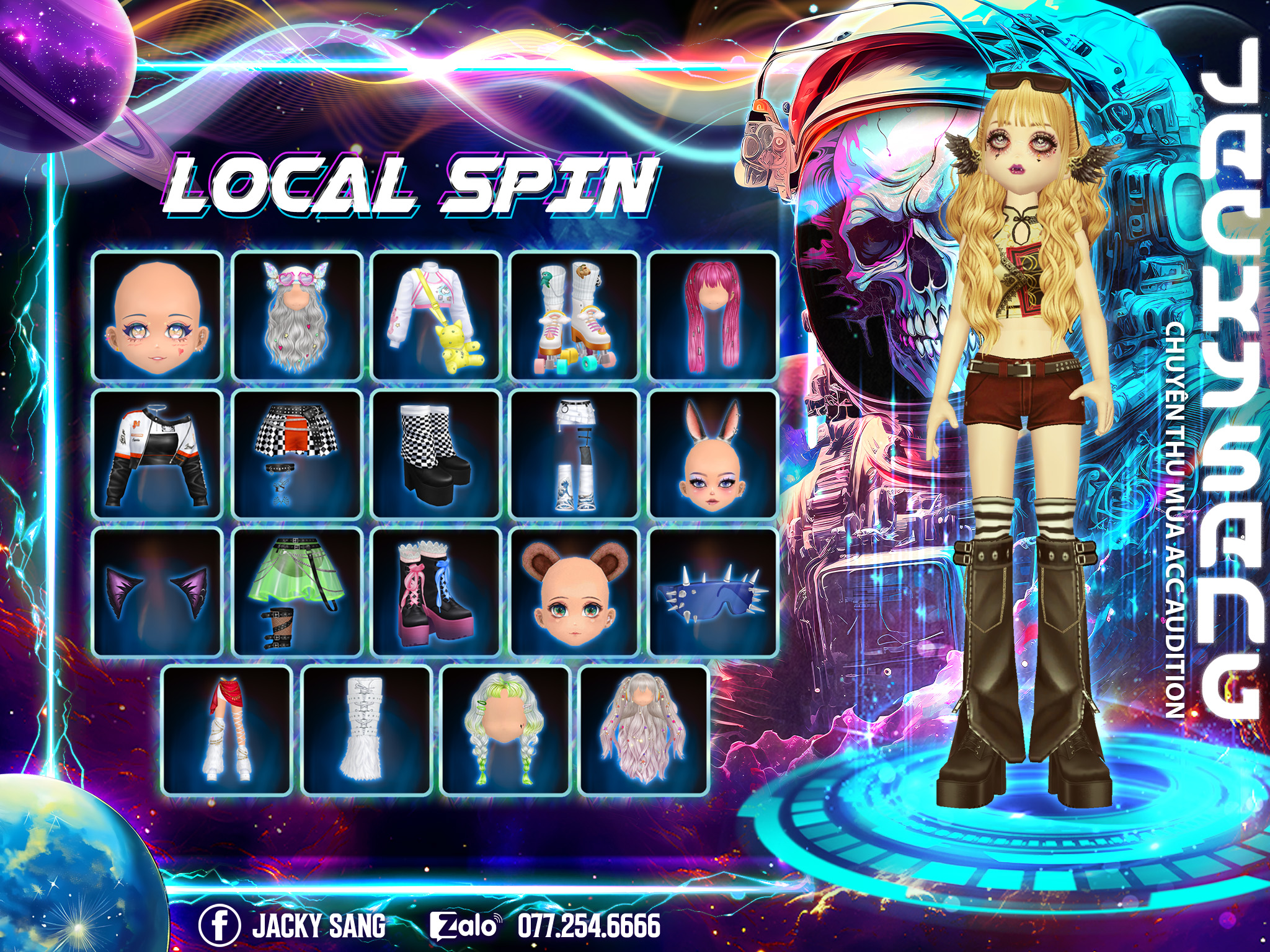Select the neon green skirt item

coord(297,592)
